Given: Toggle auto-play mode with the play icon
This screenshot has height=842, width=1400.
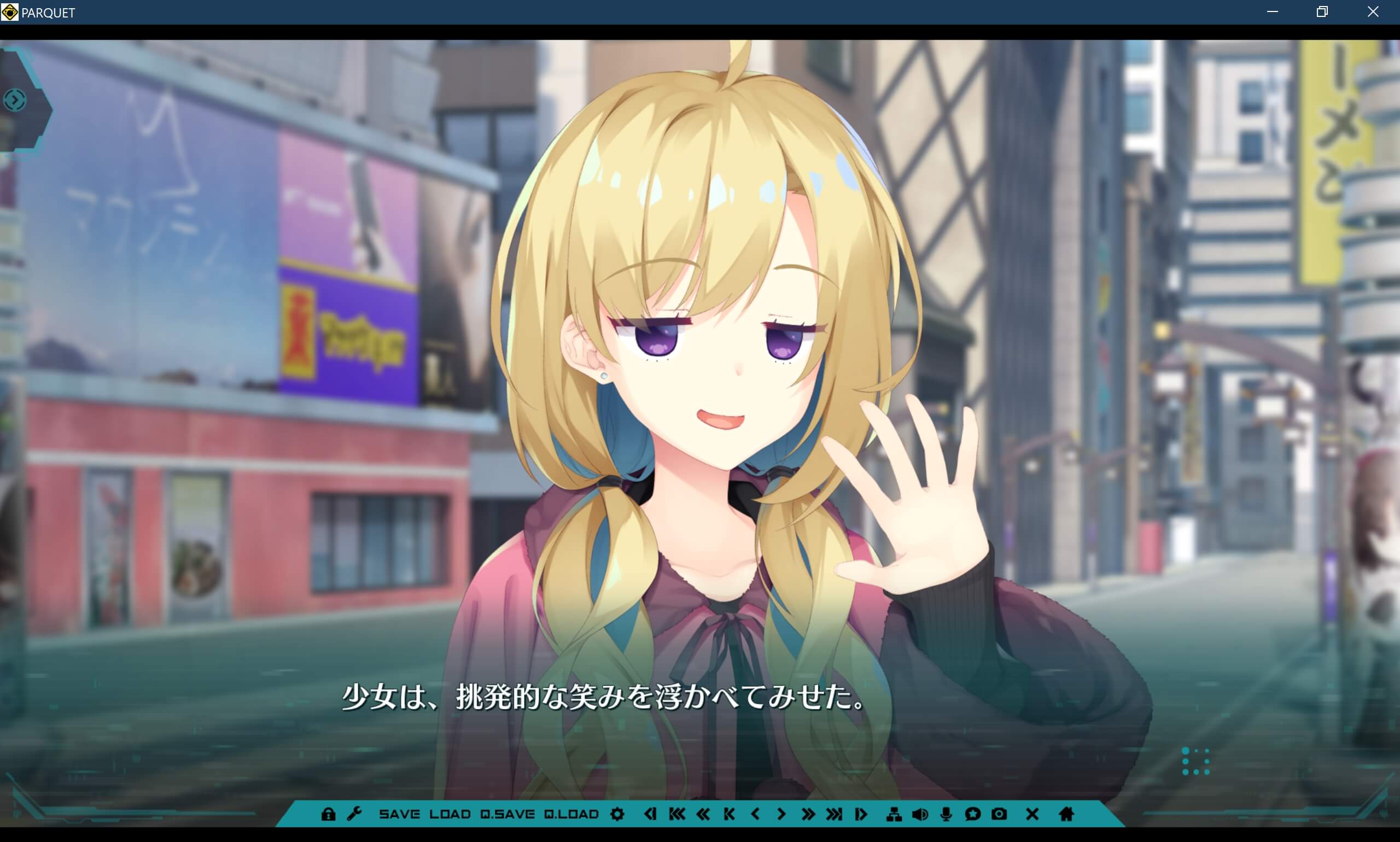Looking at the screenshot, I should click(x=861, y=814).
